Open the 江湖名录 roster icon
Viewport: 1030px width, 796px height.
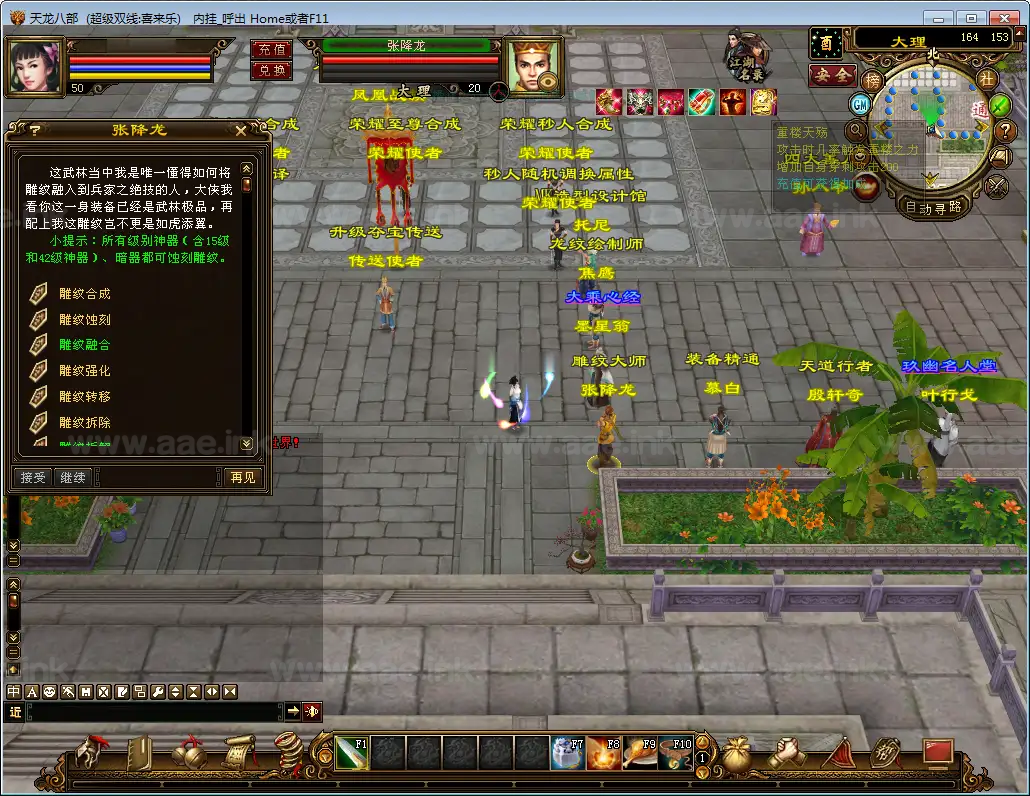pos(747,56)
